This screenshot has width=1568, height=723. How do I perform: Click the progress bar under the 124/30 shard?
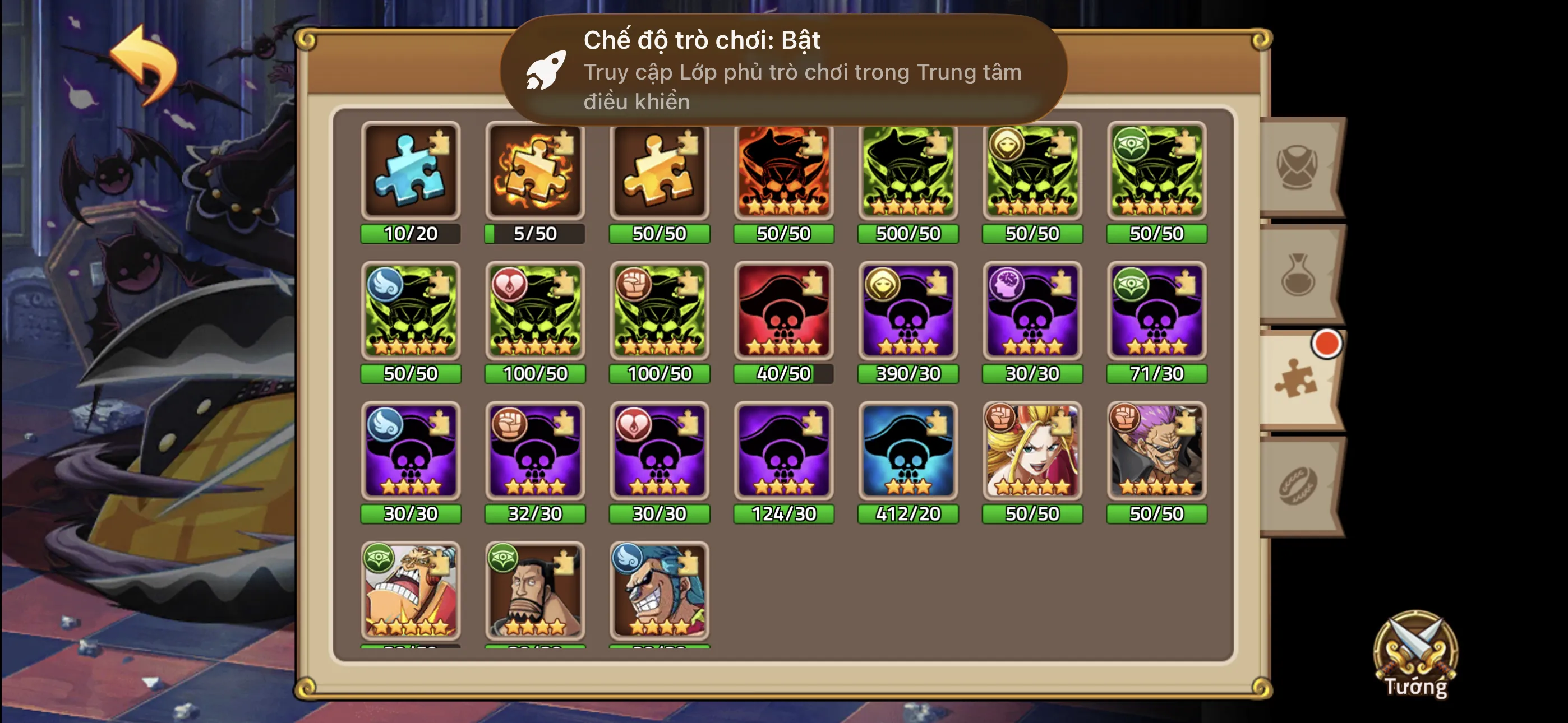tap(783, 515)
